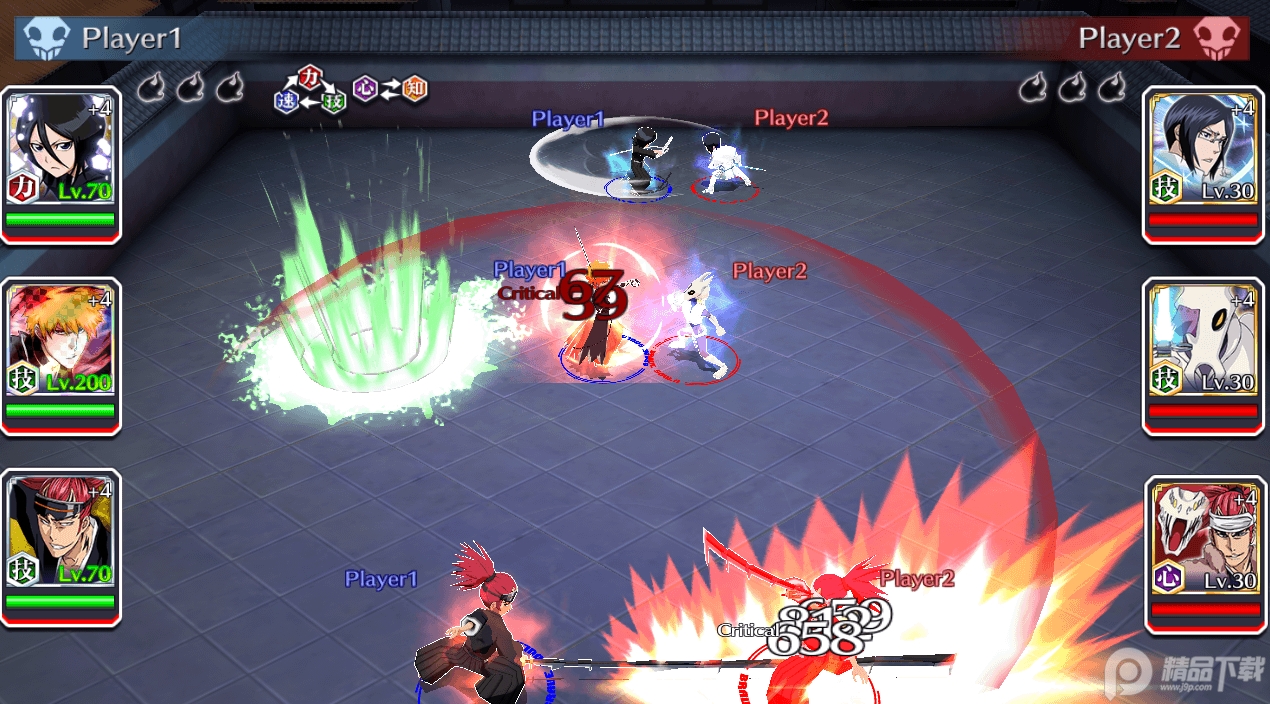Choose Player2's Uryu Lv.30 portrait

(x=1203, y=150)
